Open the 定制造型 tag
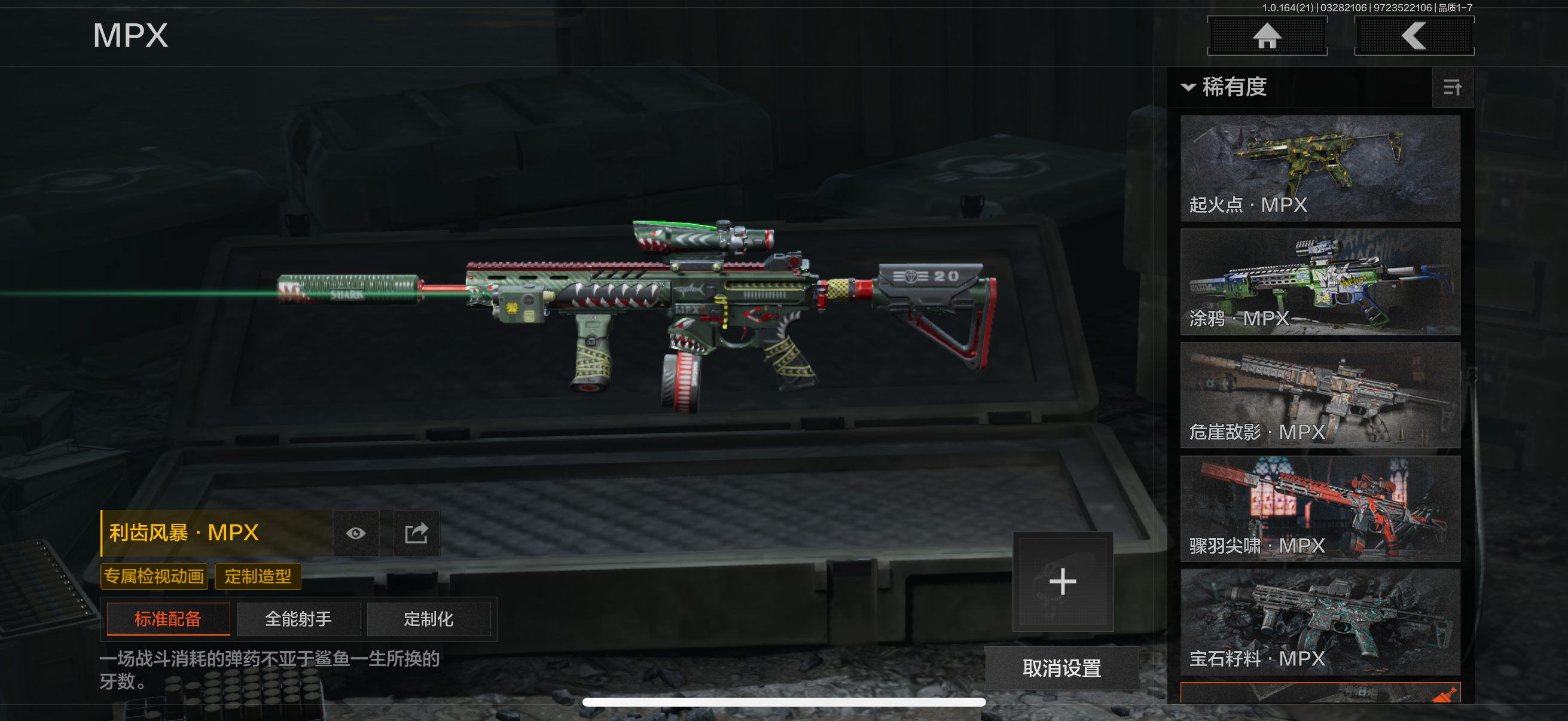 pos(258,576)
